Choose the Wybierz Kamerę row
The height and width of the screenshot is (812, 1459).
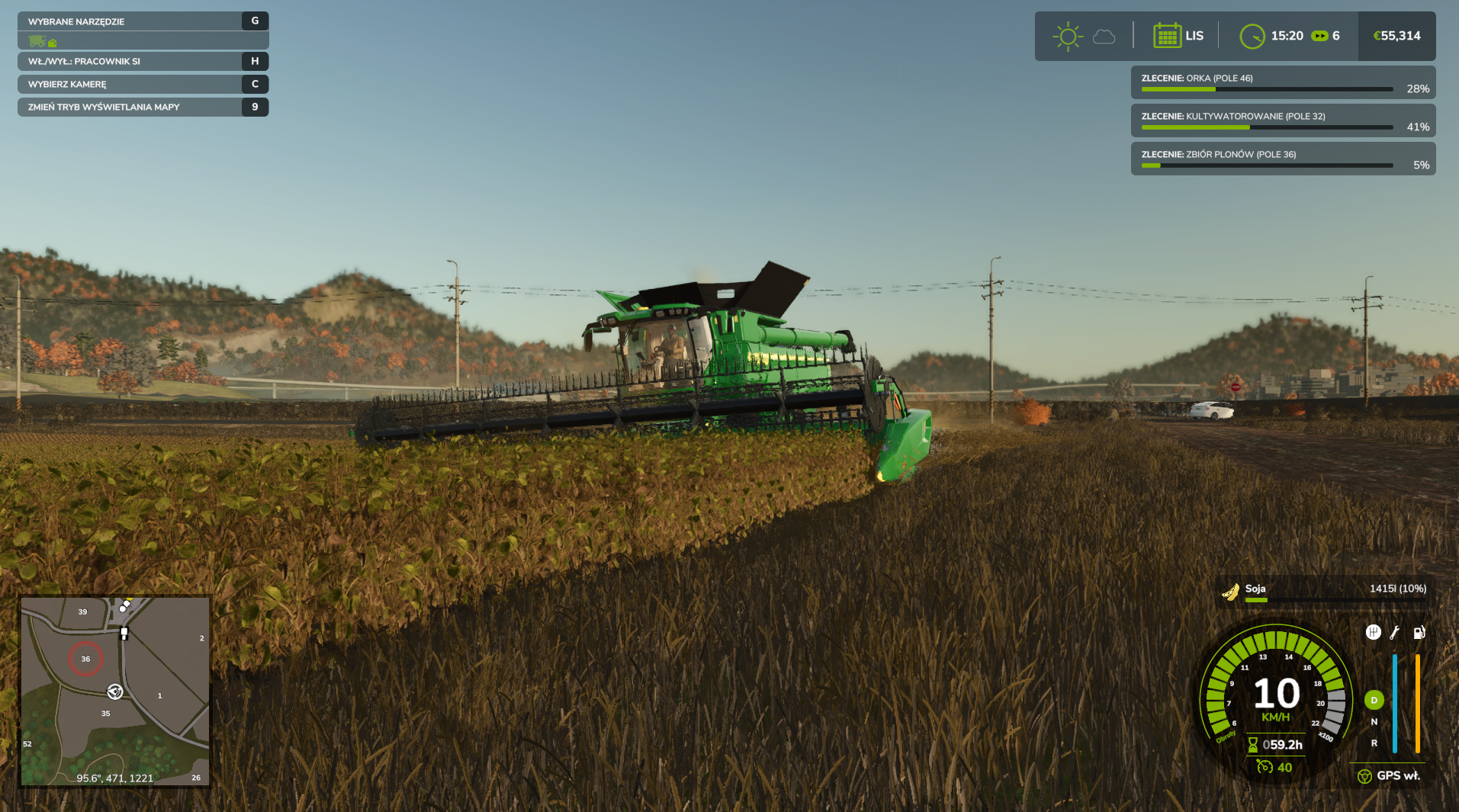point(143,84)
